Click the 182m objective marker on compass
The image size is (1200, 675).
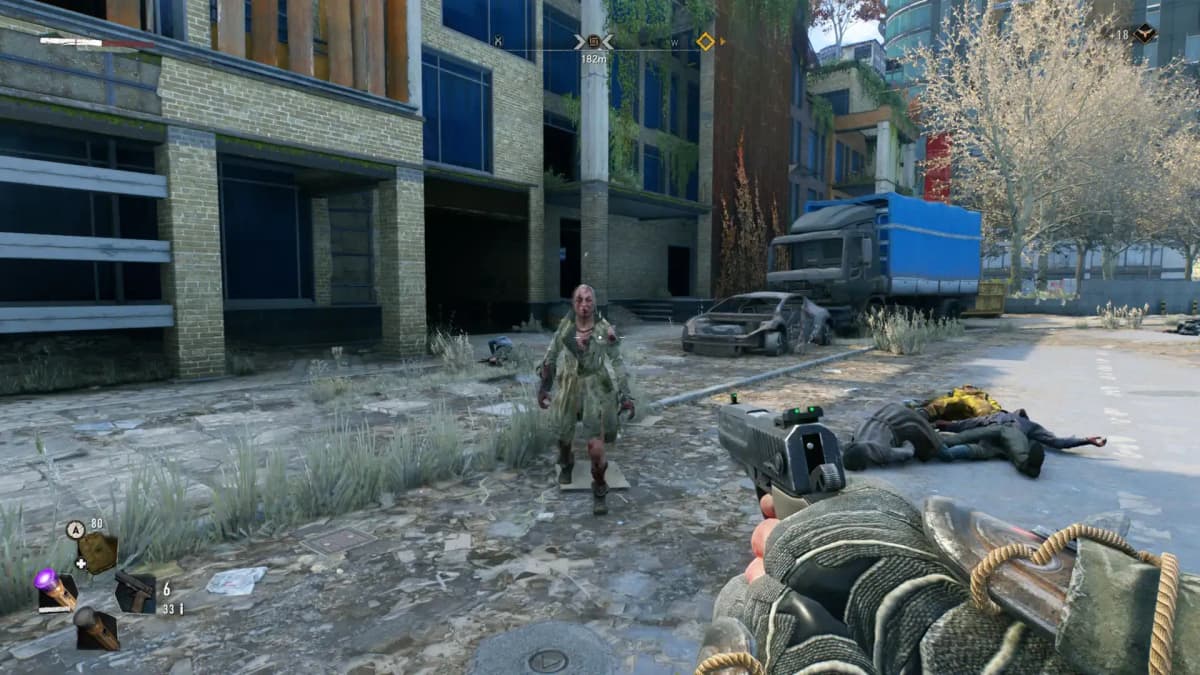pyautogui.click(x=593, y=42)
